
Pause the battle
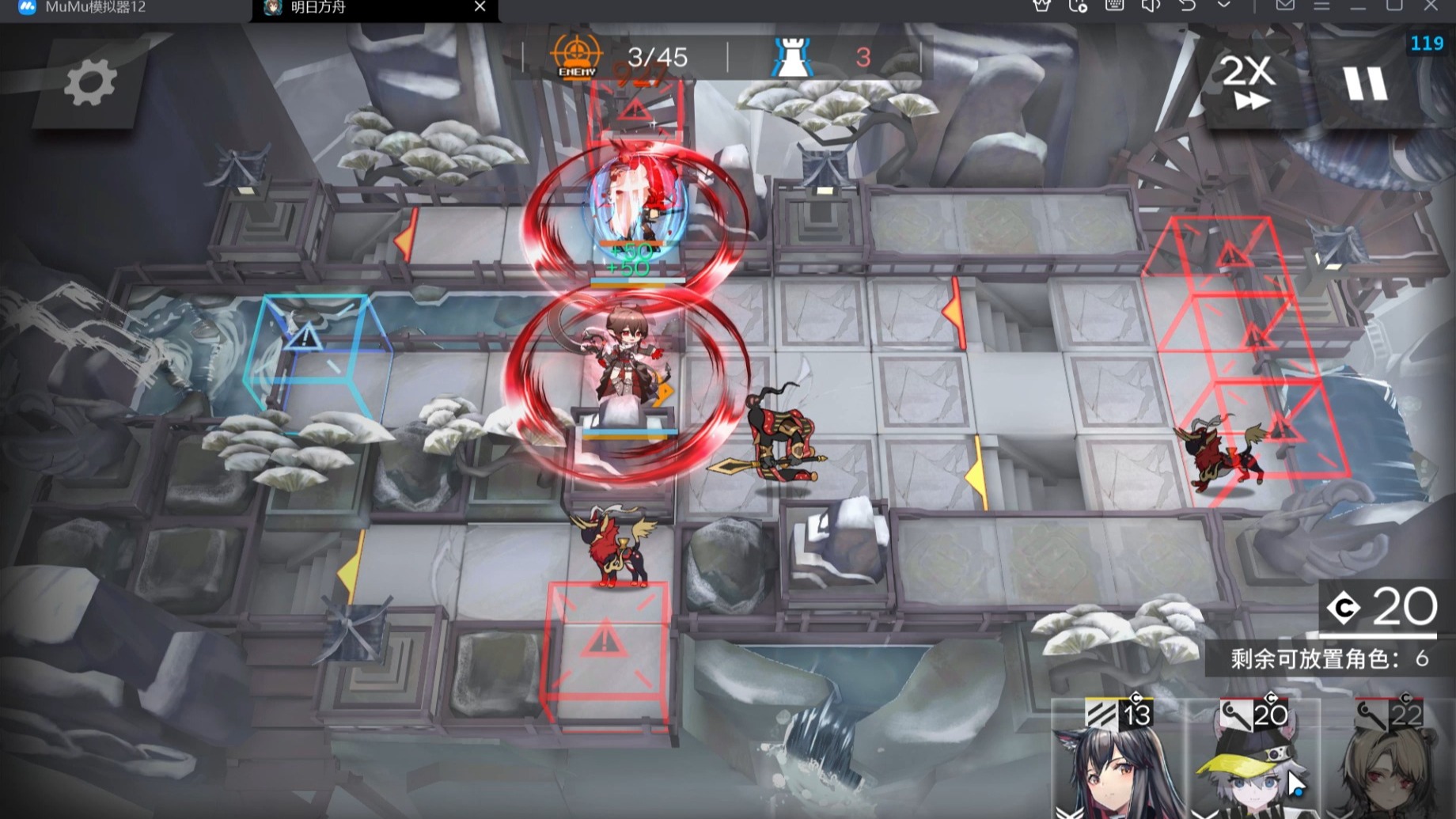[x=1365, y=83]
